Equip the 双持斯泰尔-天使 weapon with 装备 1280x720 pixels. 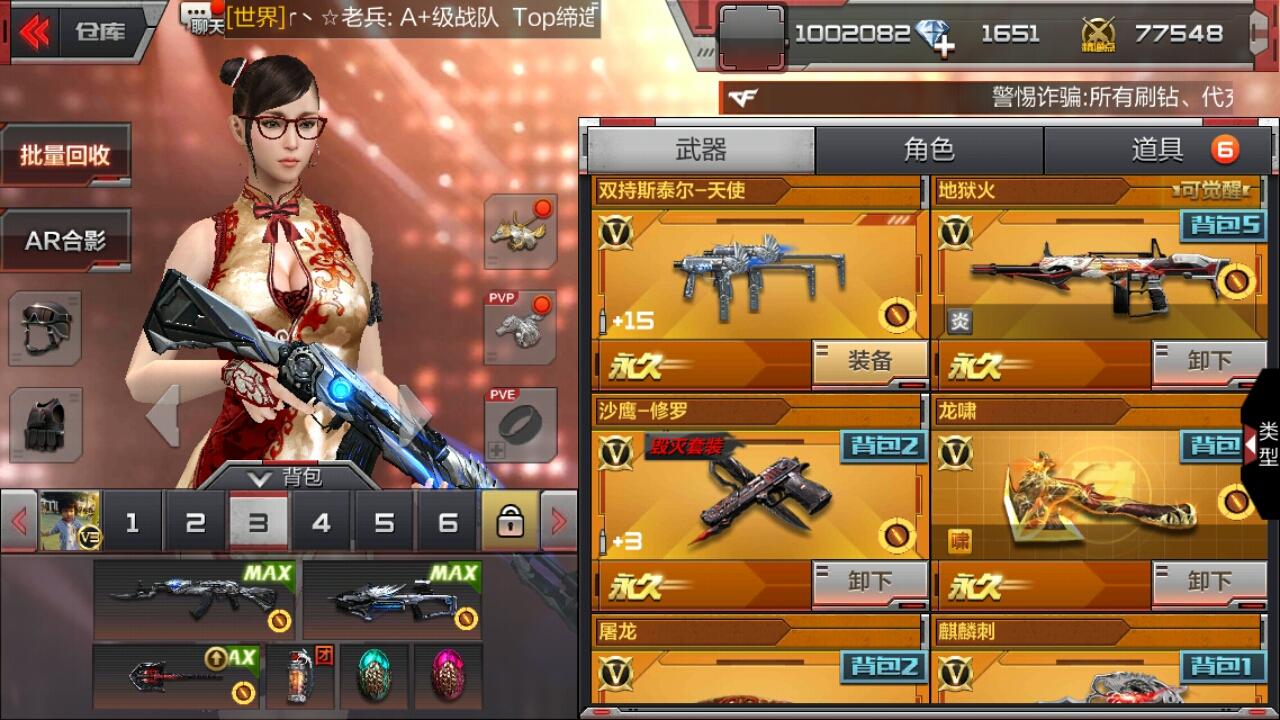click(x=869, y=362)
